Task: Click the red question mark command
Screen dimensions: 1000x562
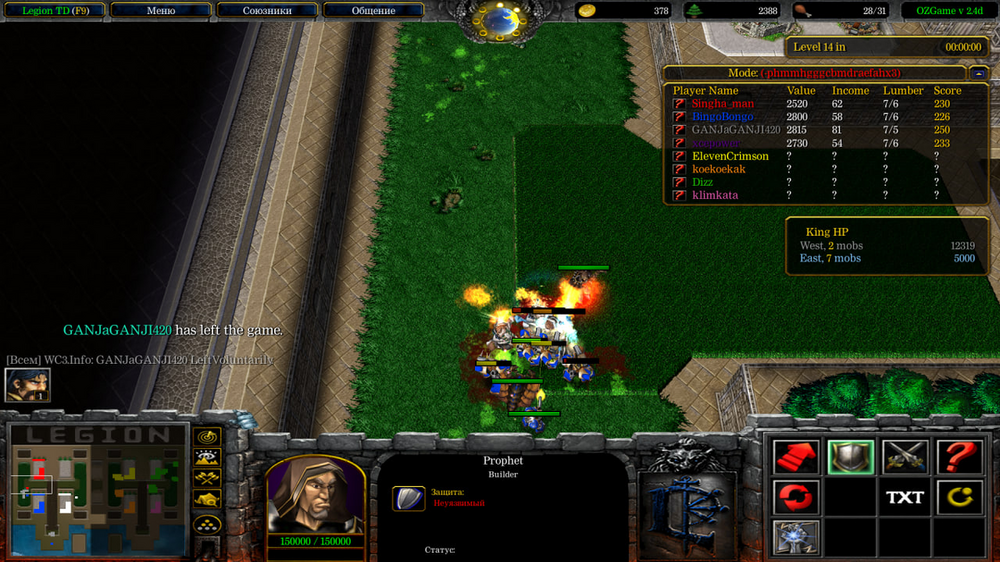Action: click(x=958, y=458)
